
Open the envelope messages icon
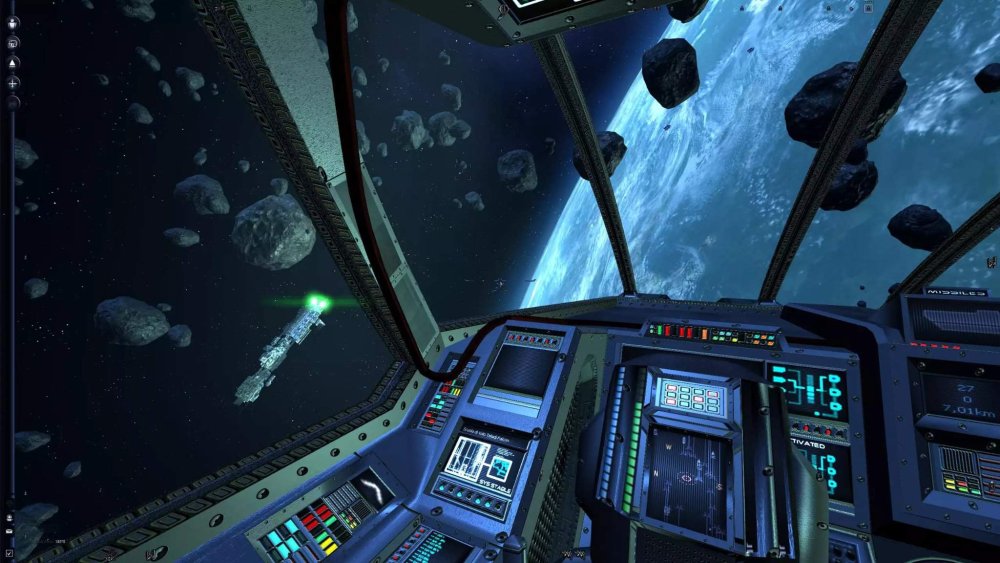[9, 531]
